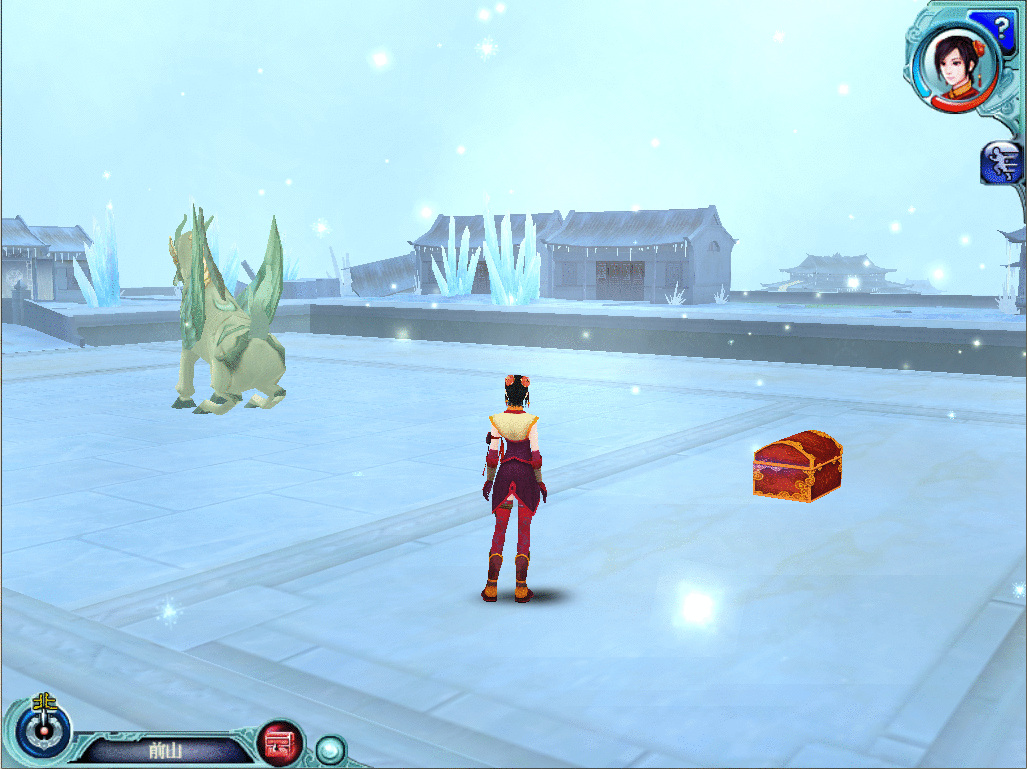Screen dimensions: 1027x769
Task: Toggle the running figure movement icon
Action: (x=1003, y=162)
